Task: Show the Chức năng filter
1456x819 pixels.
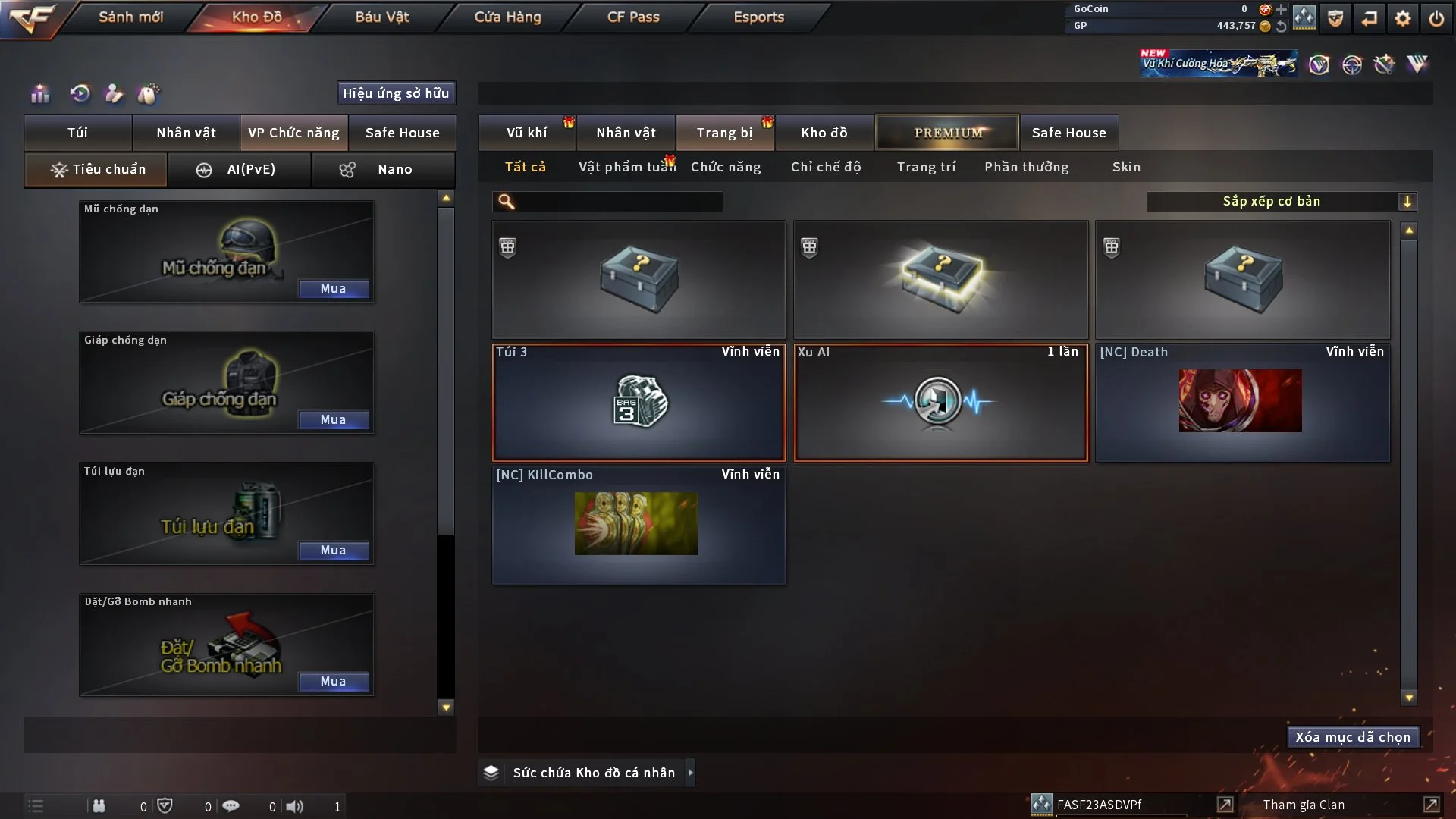Action: (x=726, y=167)
